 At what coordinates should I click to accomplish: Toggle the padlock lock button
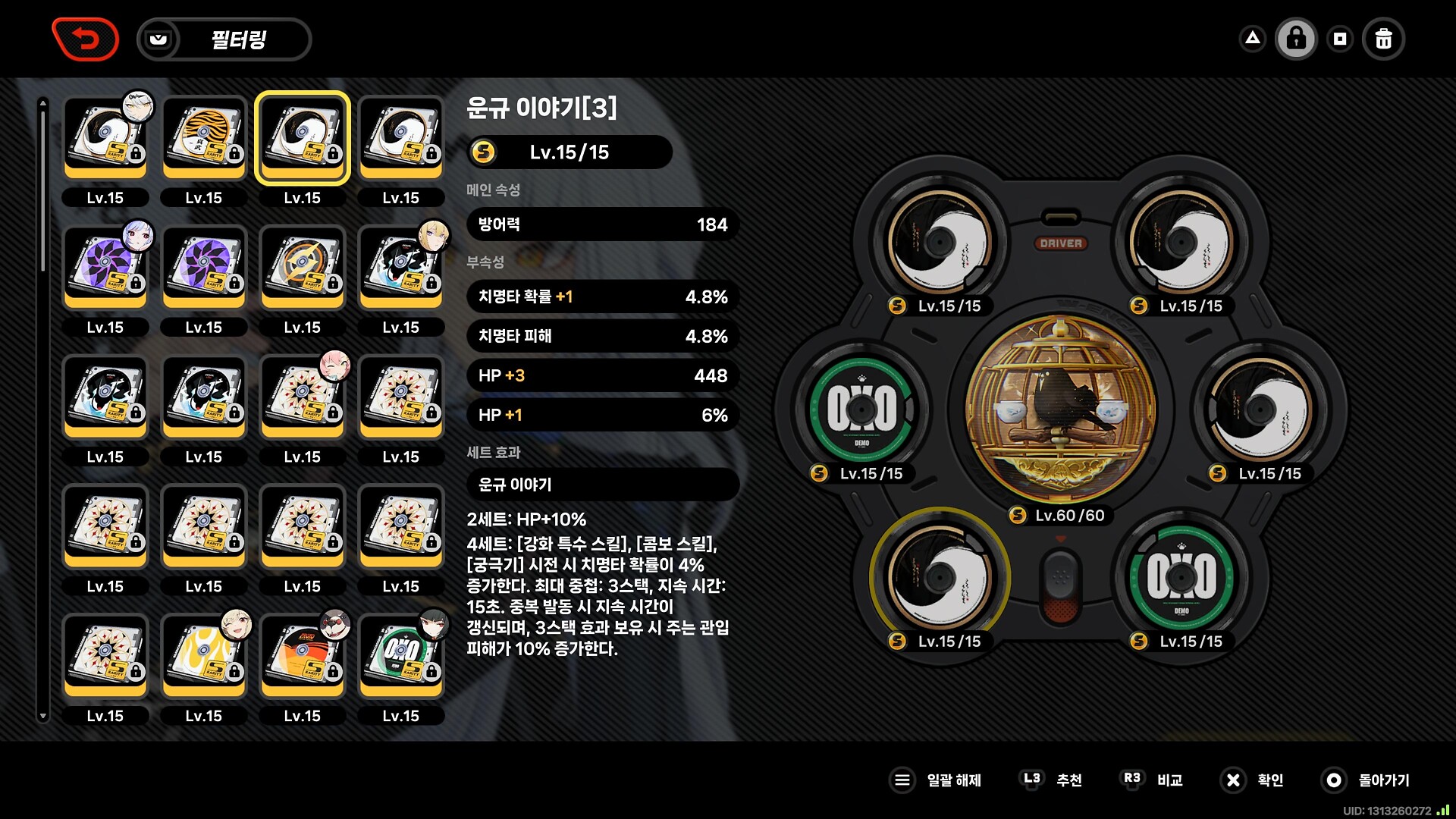1296,39
